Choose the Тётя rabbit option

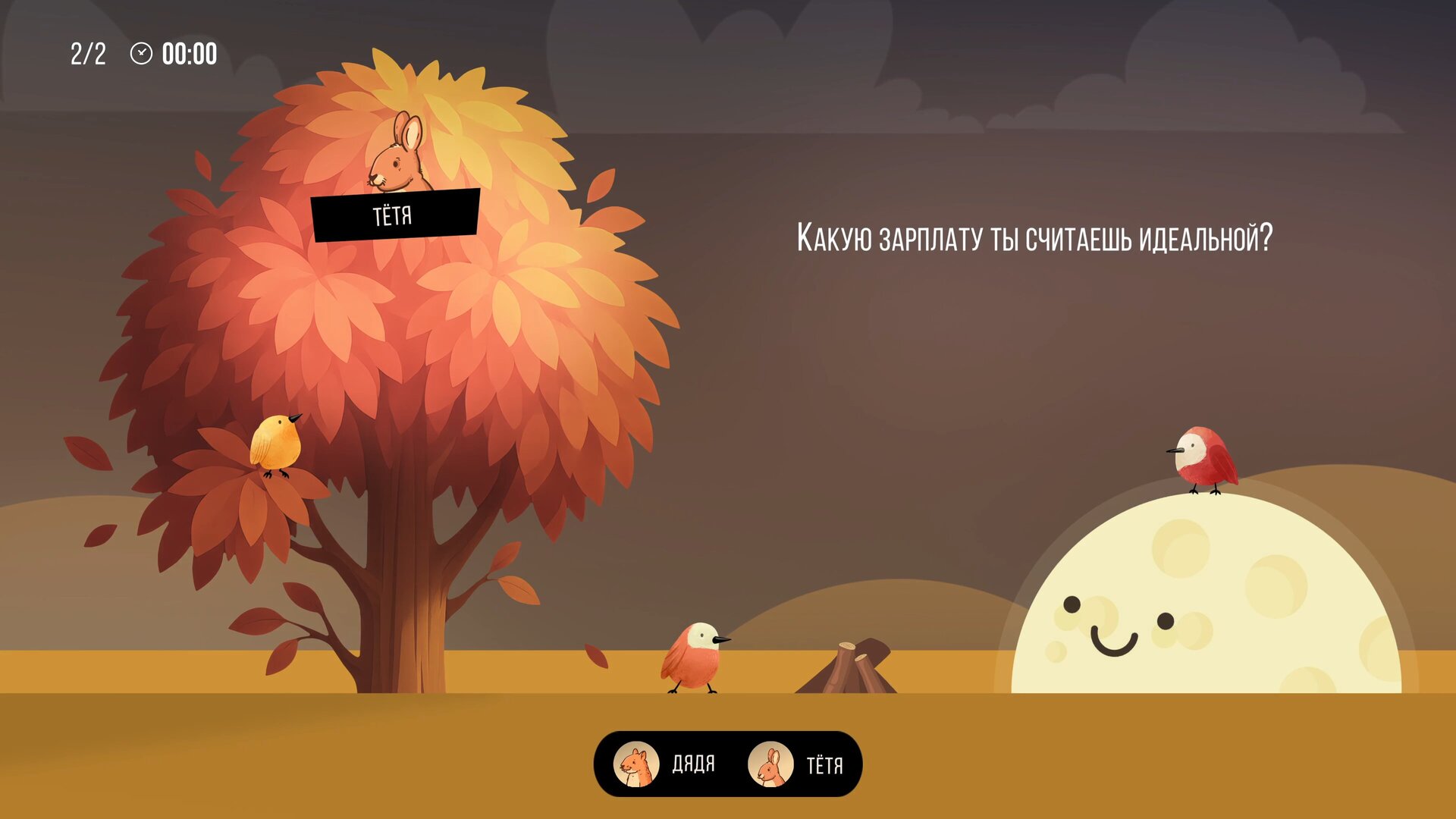[x=795, y=764]
